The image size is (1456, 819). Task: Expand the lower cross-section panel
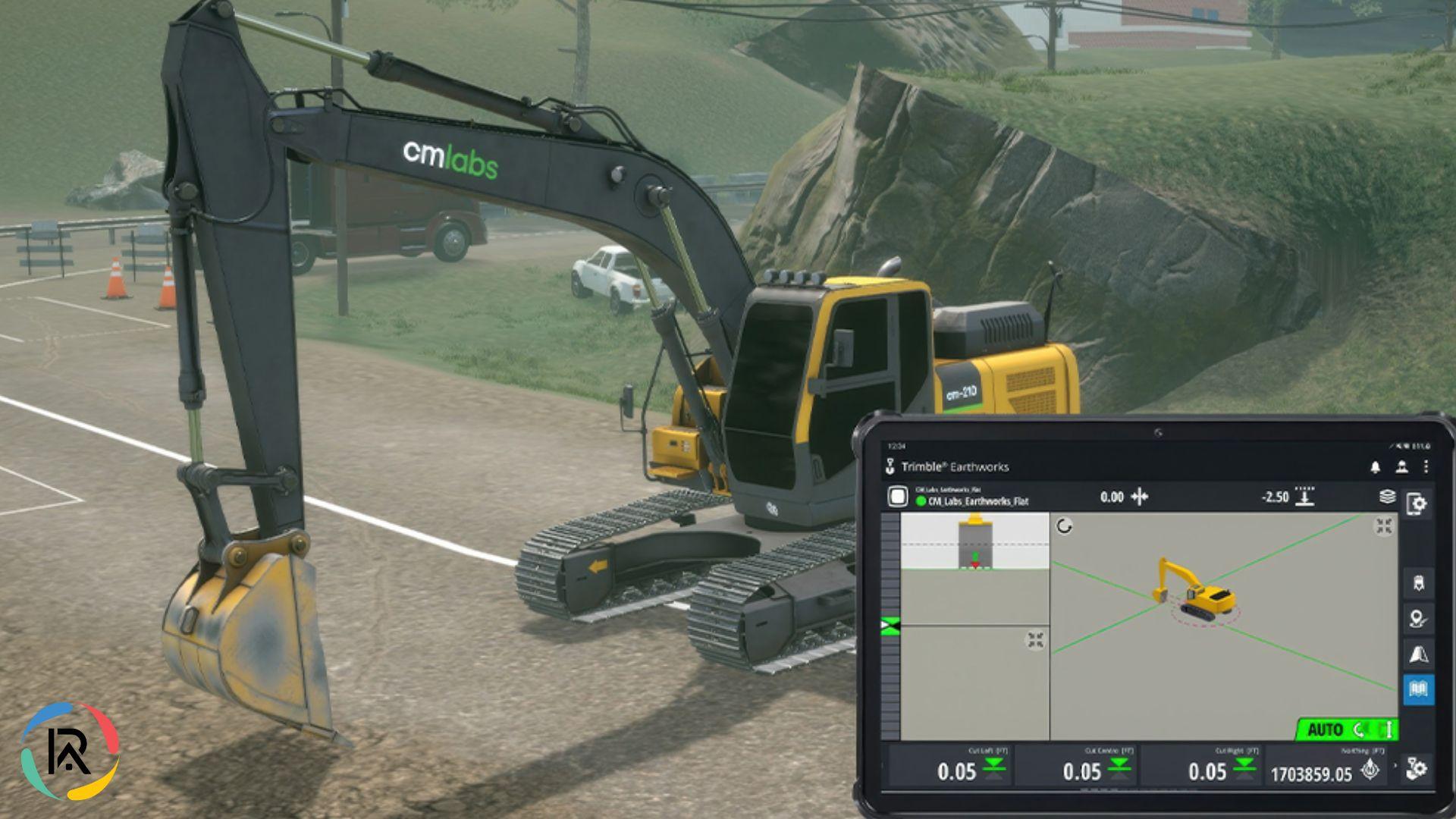point(1035,639)
